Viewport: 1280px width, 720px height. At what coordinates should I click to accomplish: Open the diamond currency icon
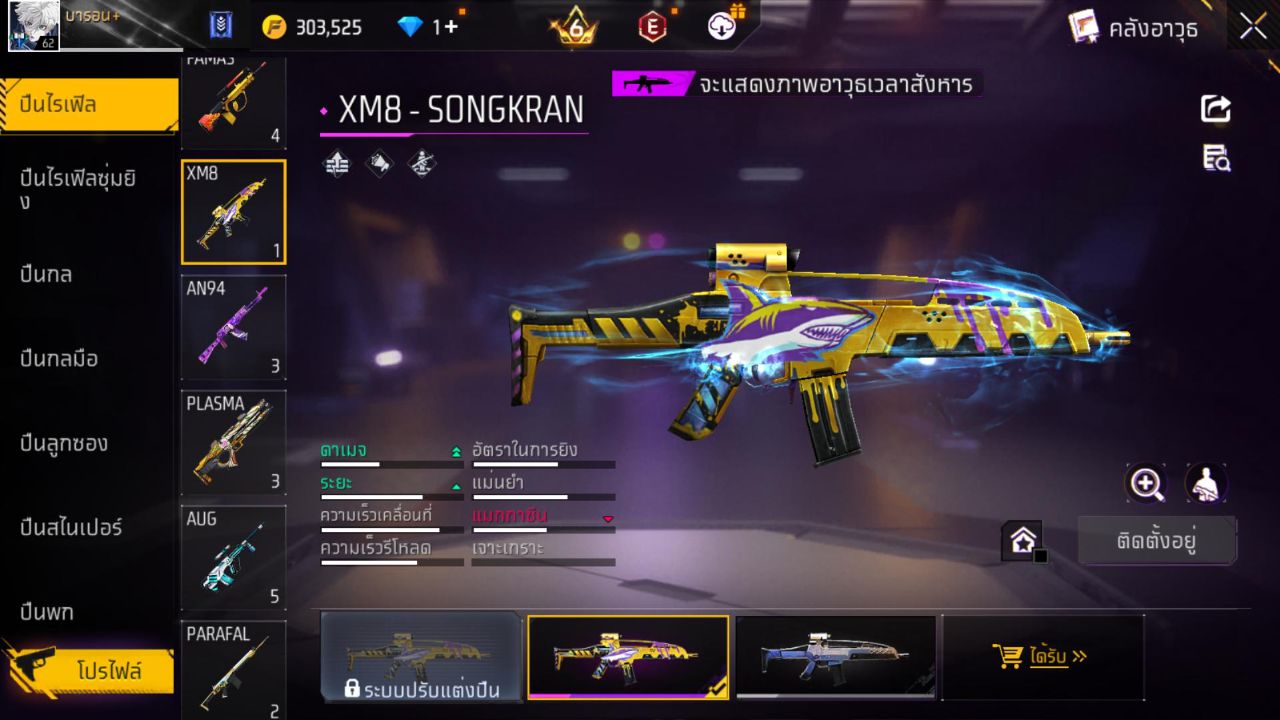412,26
